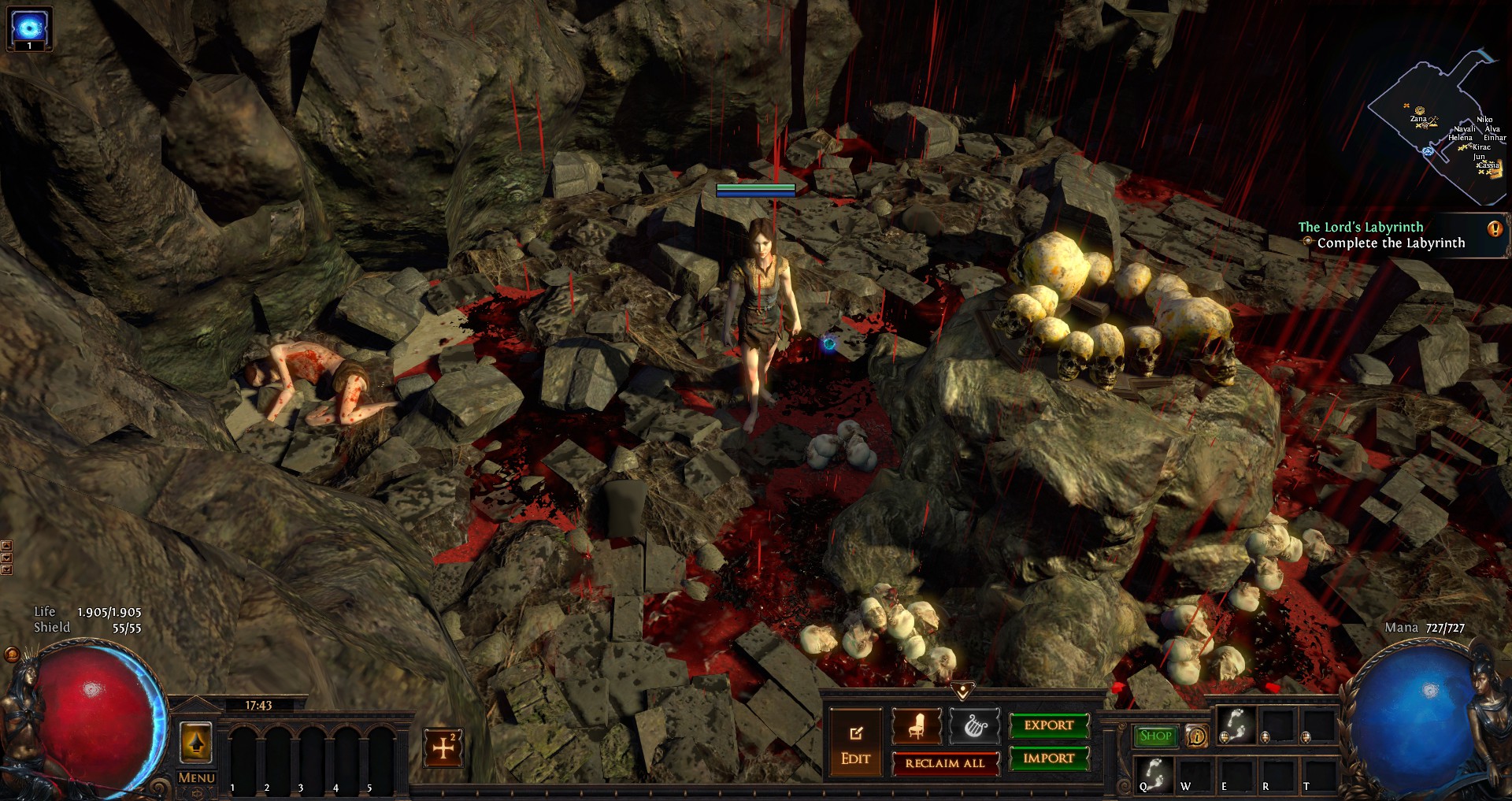
Task: Reclaim All hideout decorations
Action: (x=945, y=763)
